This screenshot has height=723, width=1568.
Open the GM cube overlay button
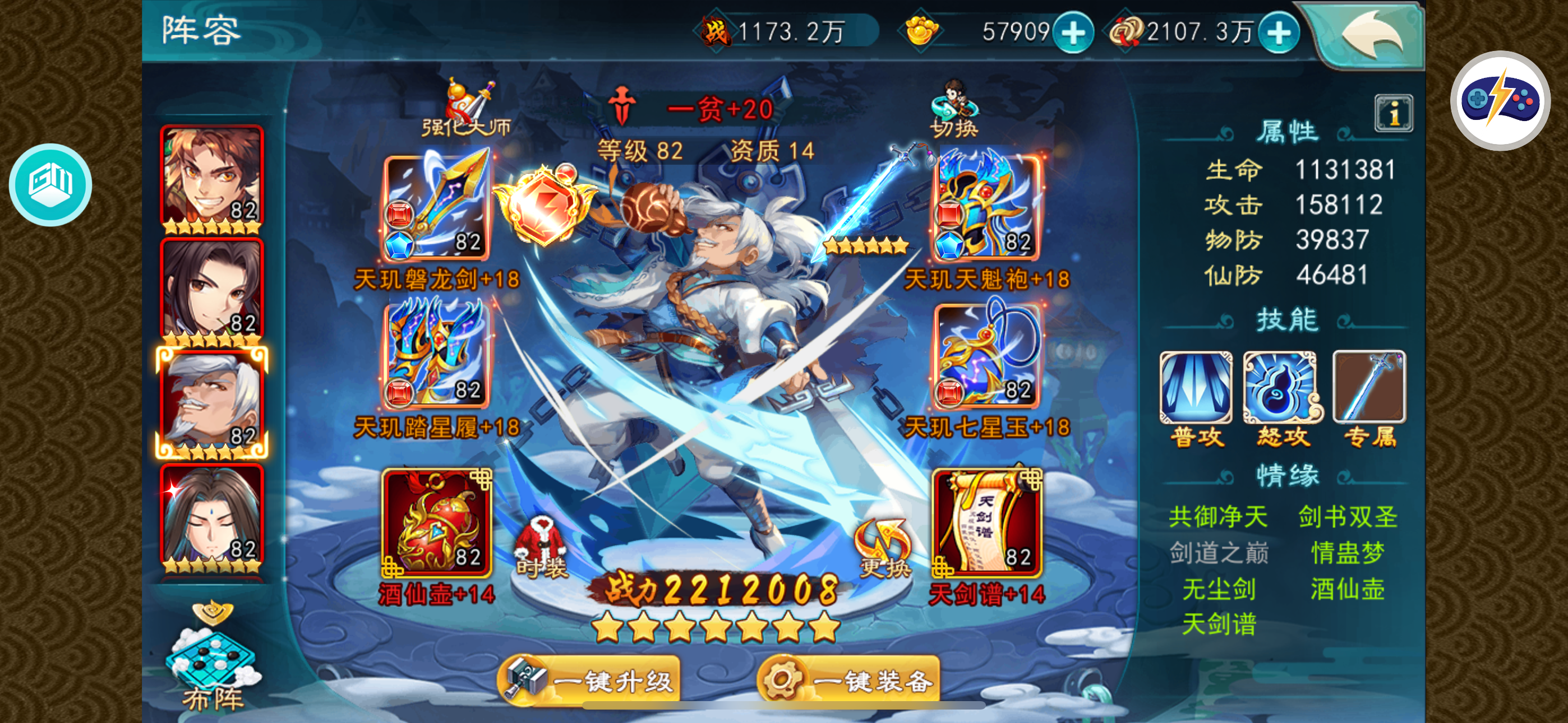click(50, 184)
